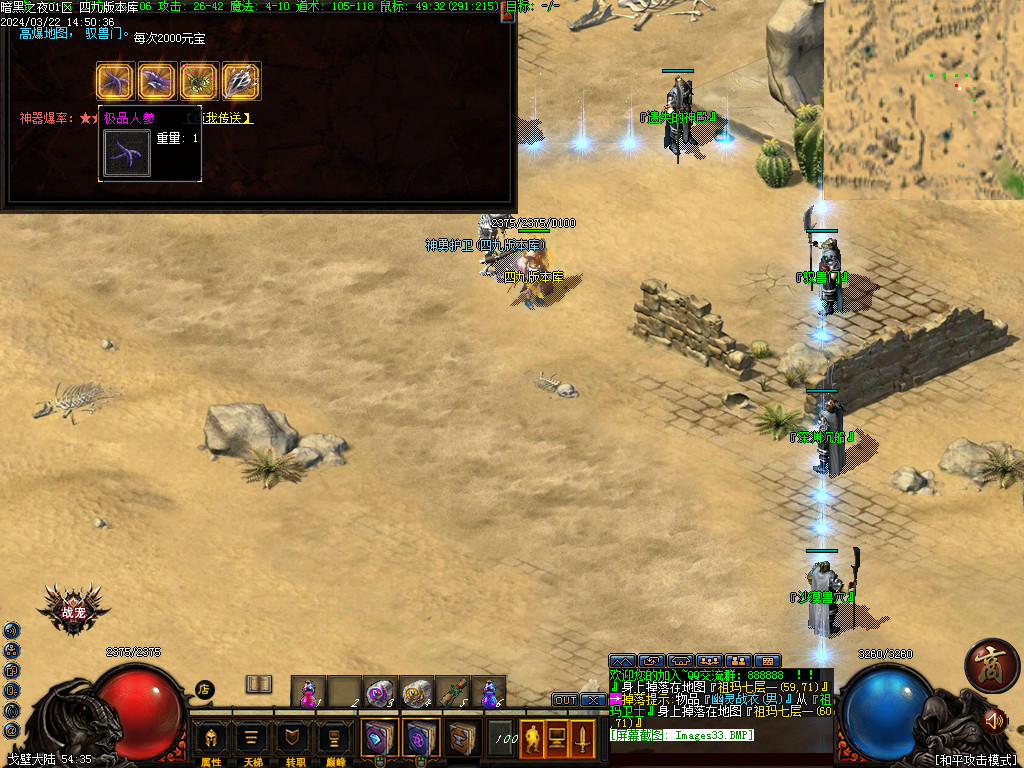The height and width of the screenshot is (768, 1024).
Task: Open the 天梯 ladder menu
Action: click(252, 740)
